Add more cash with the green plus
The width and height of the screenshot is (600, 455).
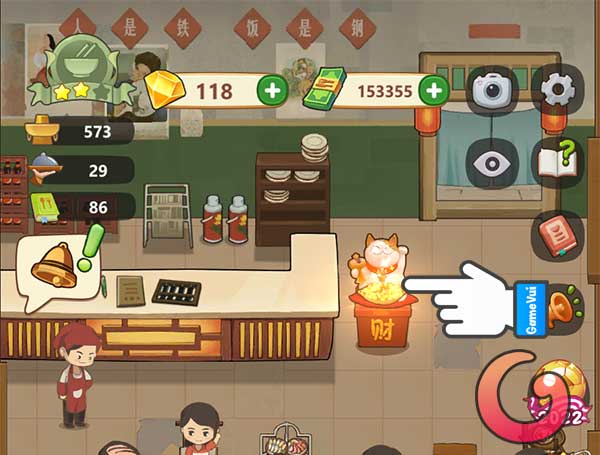pos(433,91)
